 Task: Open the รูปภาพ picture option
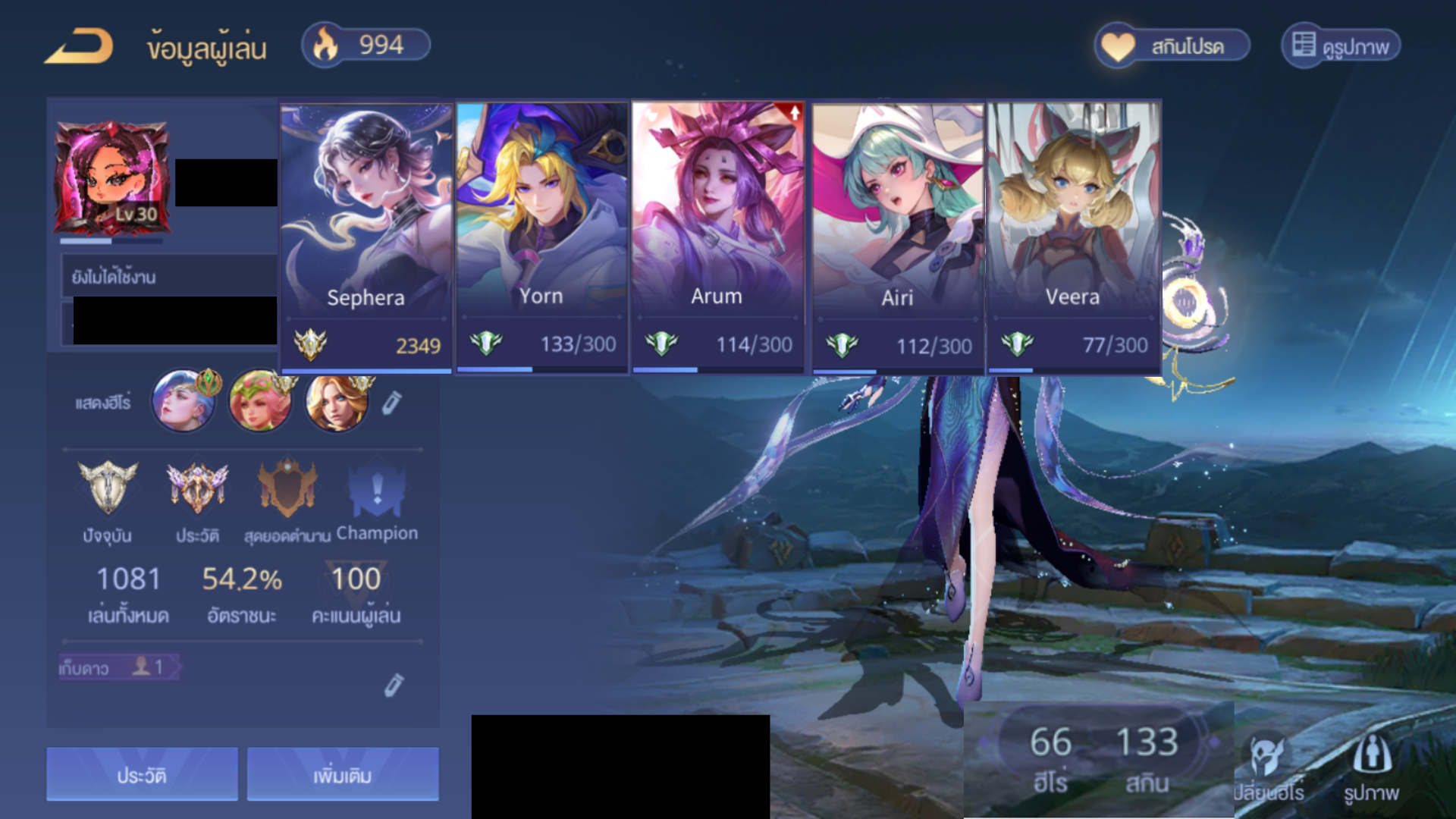click(x=1371, y=767)
